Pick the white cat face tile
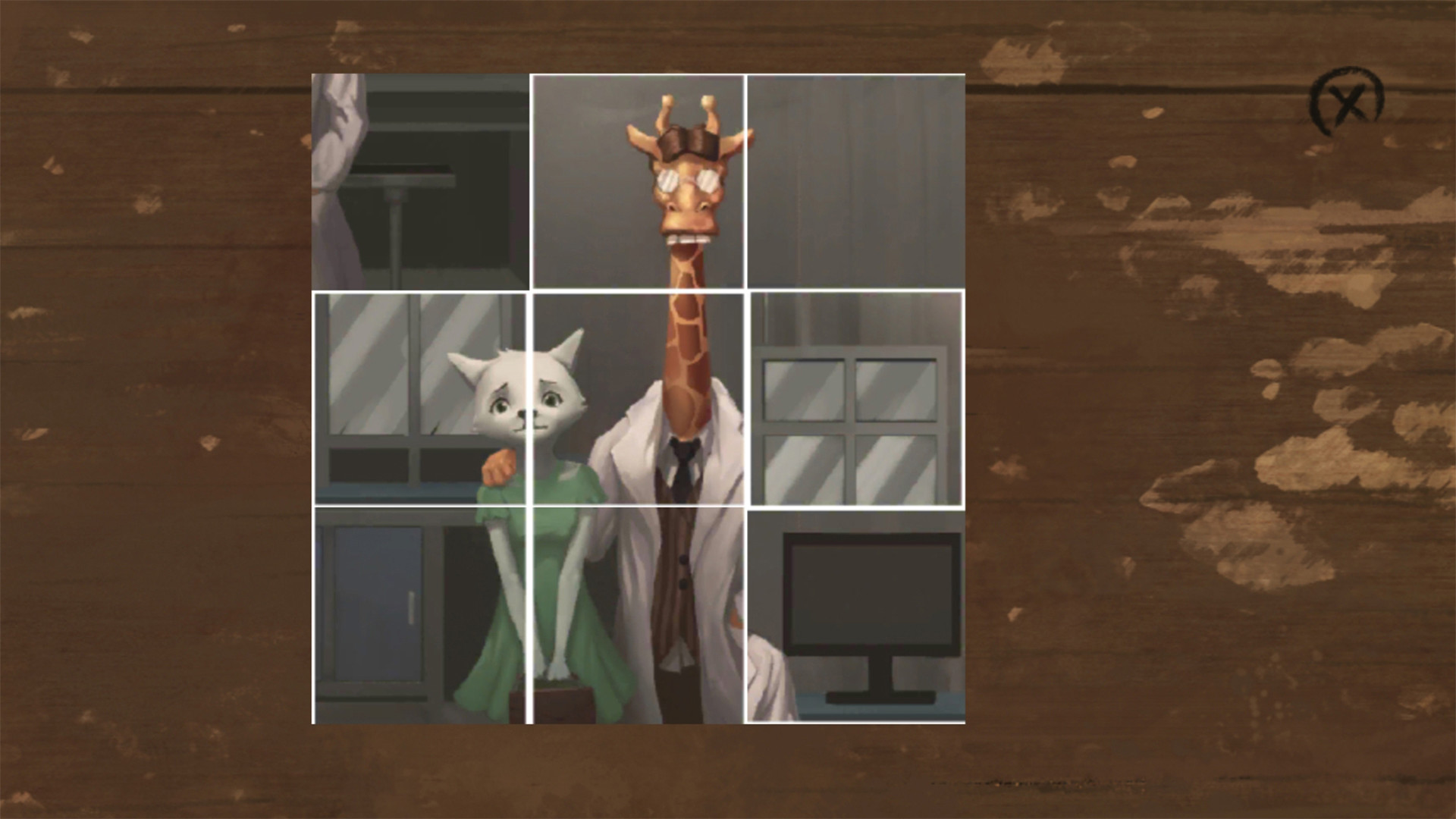Image resolution: width=1456 pixels, height=819 pixels. pos(420,398)
